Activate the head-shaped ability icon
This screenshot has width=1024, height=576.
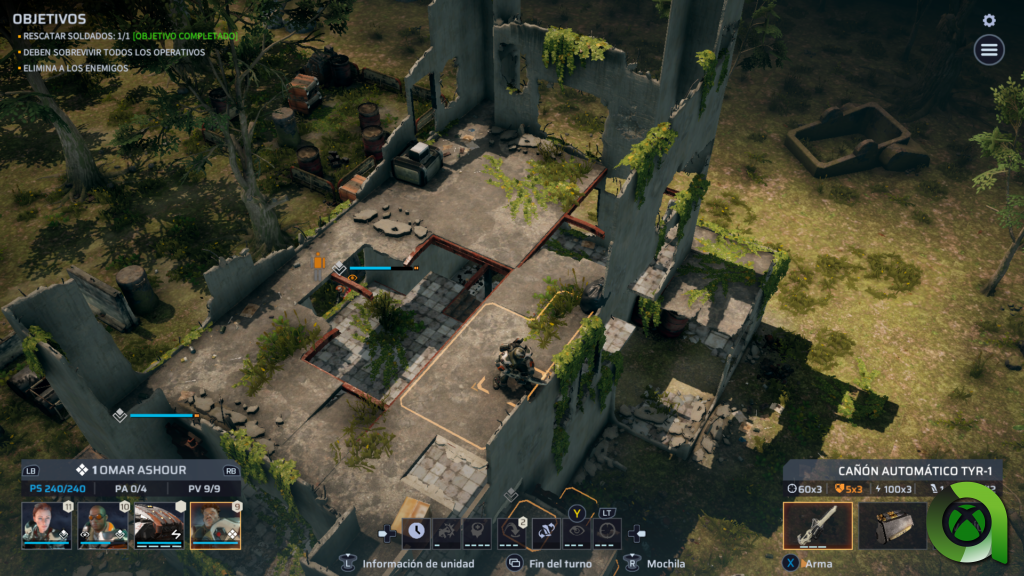[x=479, y=533]
